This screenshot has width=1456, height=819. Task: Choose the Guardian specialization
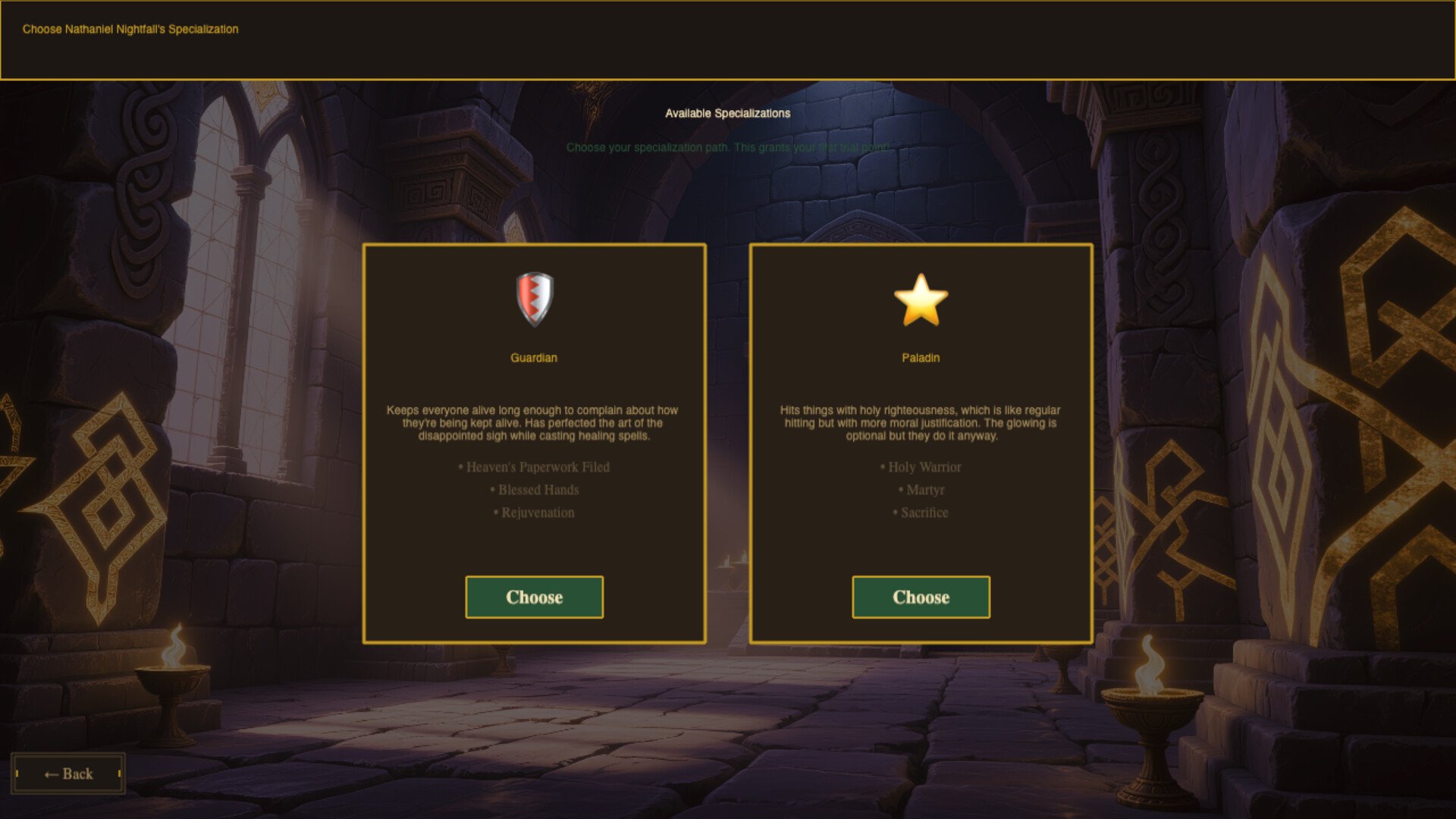534,597
